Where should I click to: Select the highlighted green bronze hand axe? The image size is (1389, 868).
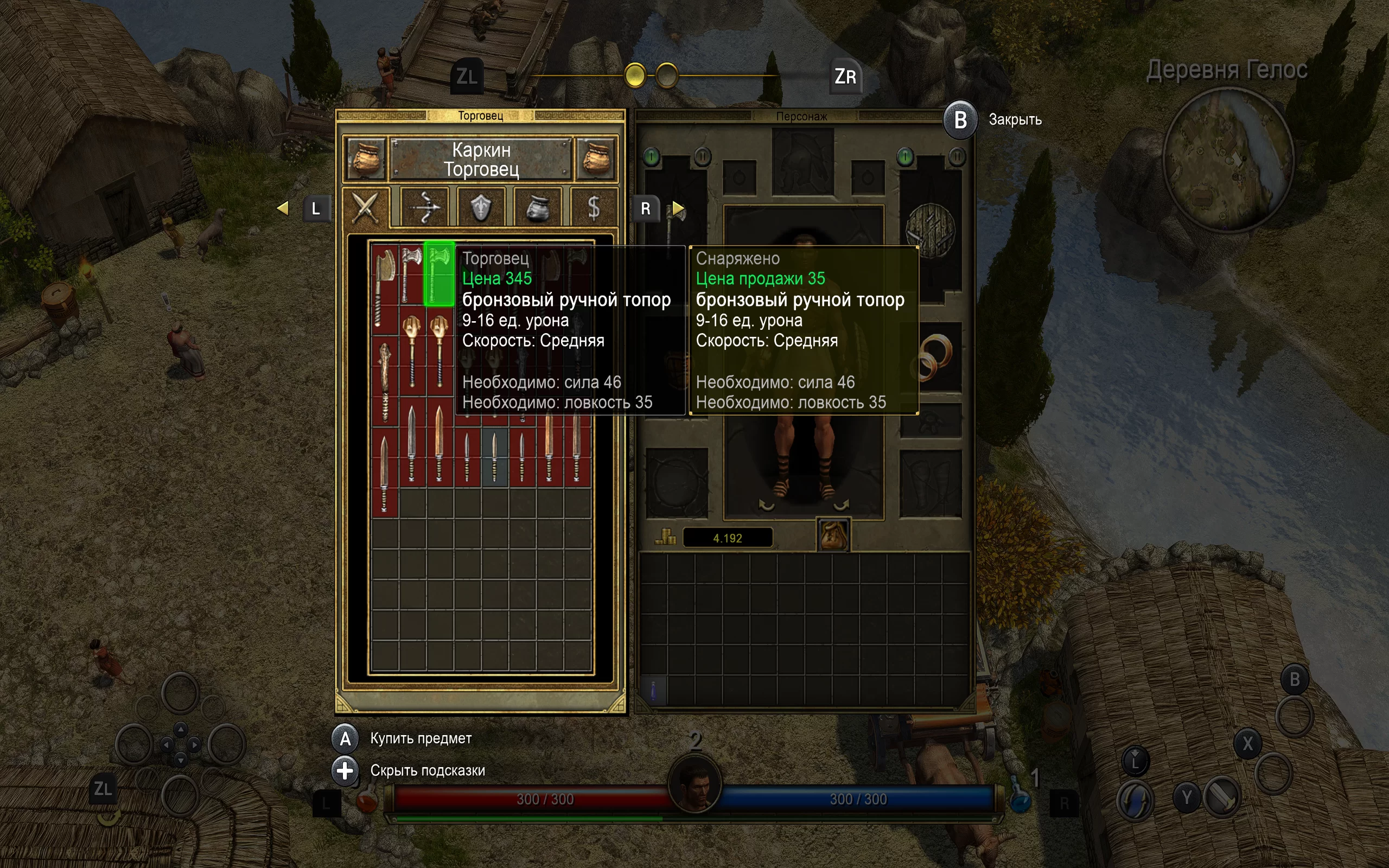point(439,274)
